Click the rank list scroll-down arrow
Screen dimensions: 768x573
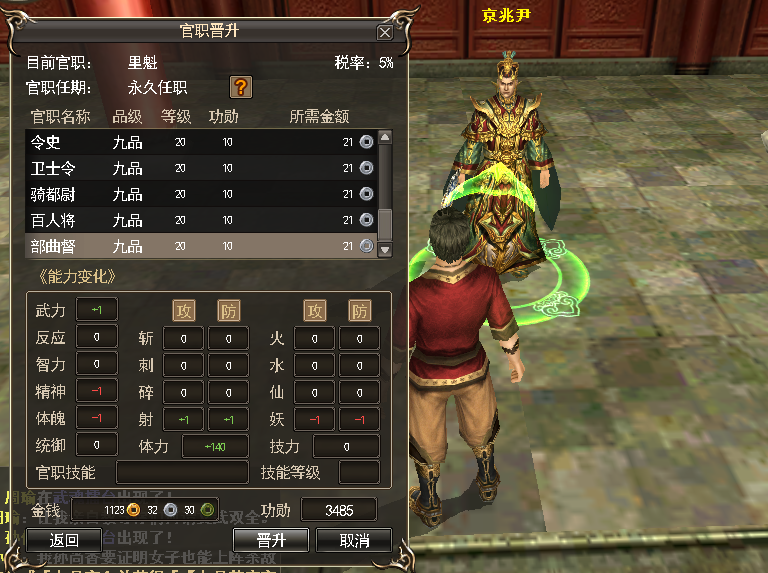385,250
